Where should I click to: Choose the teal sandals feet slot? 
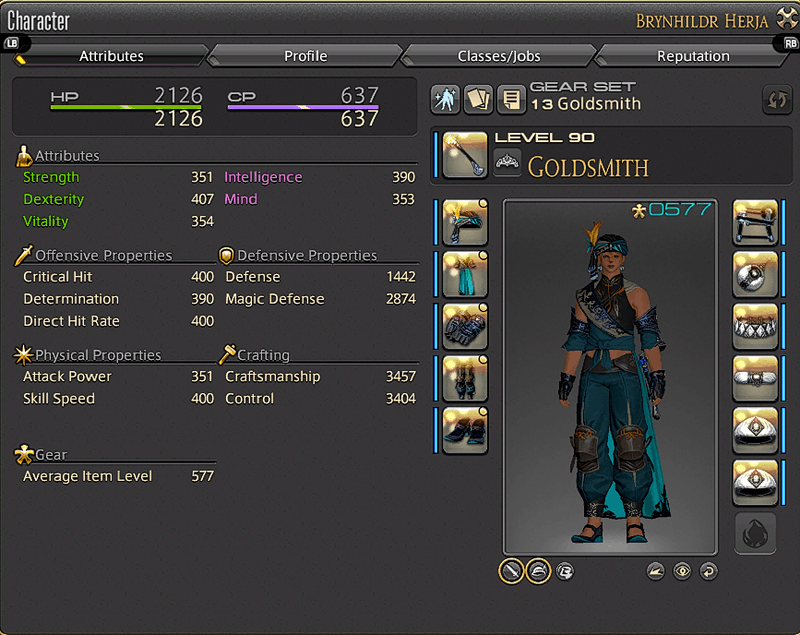(465, 430)
